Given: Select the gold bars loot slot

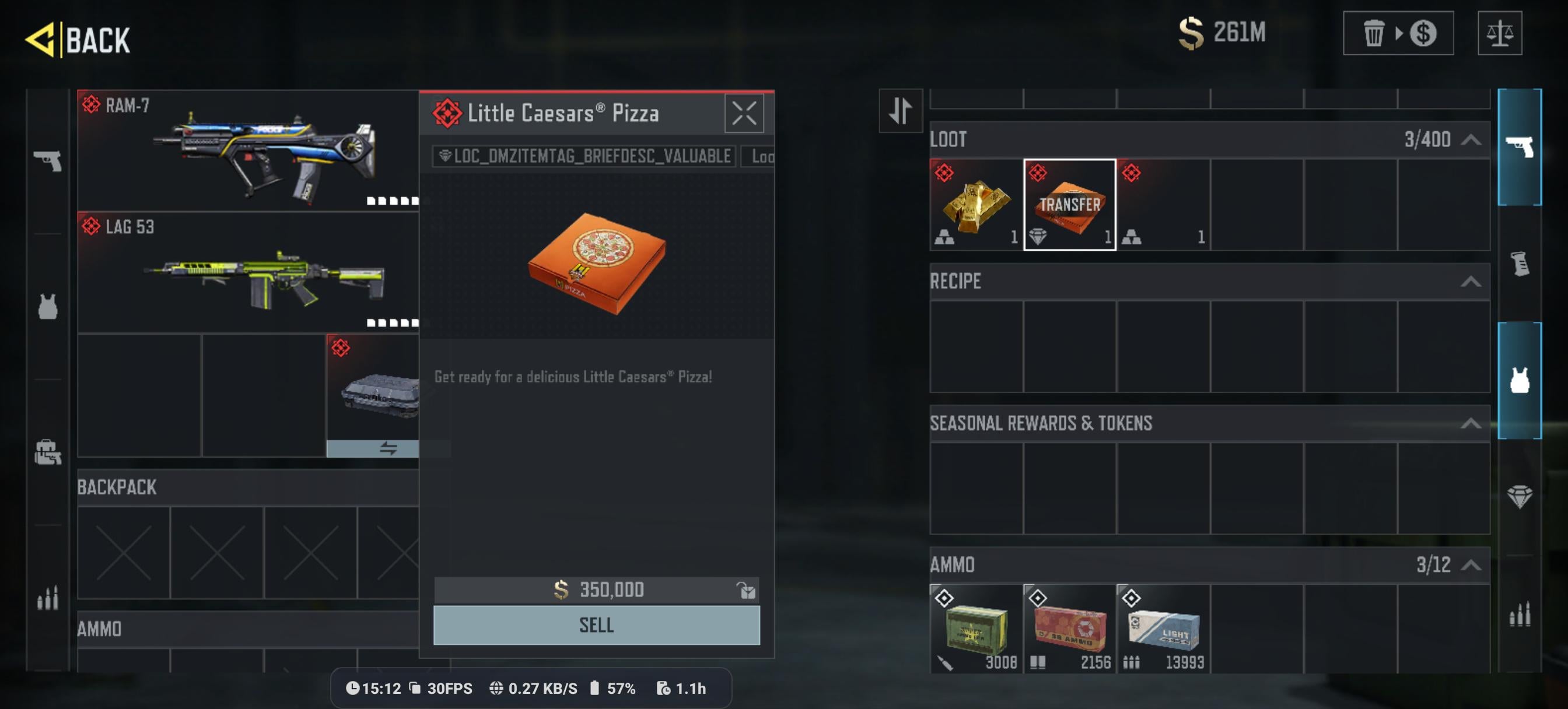Looking at the screenshot, I should 976,205.
